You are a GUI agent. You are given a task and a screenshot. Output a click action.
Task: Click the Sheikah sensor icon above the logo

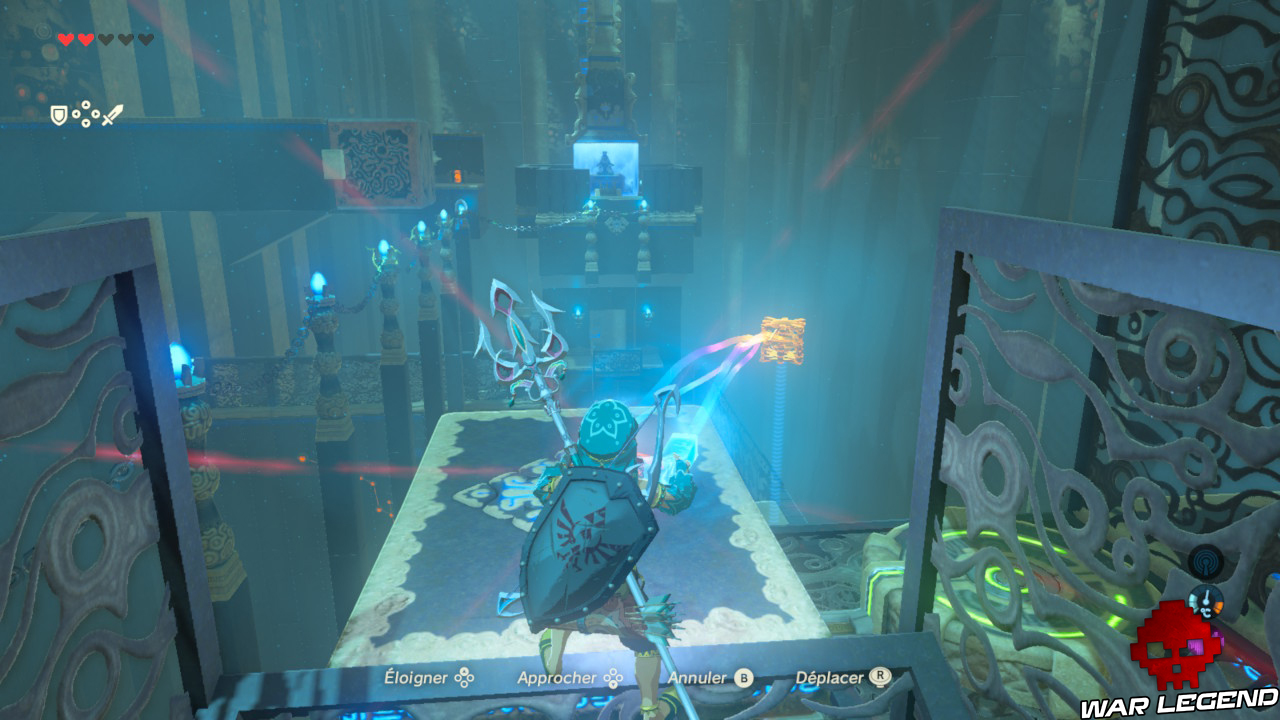click(x=1206, y=561)
